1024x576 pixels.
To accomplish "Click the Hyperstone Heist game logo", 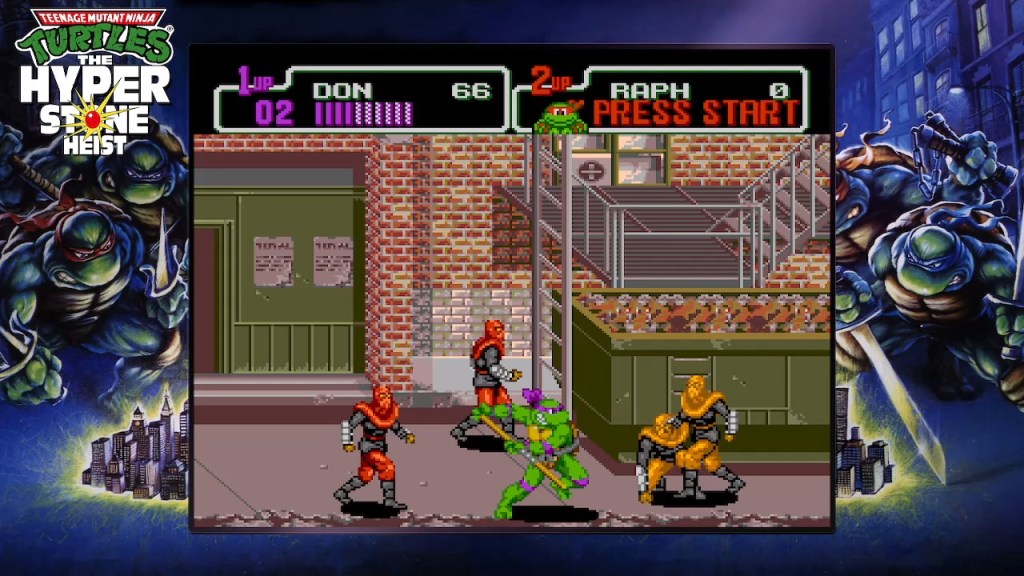I will tap(95, 80).
